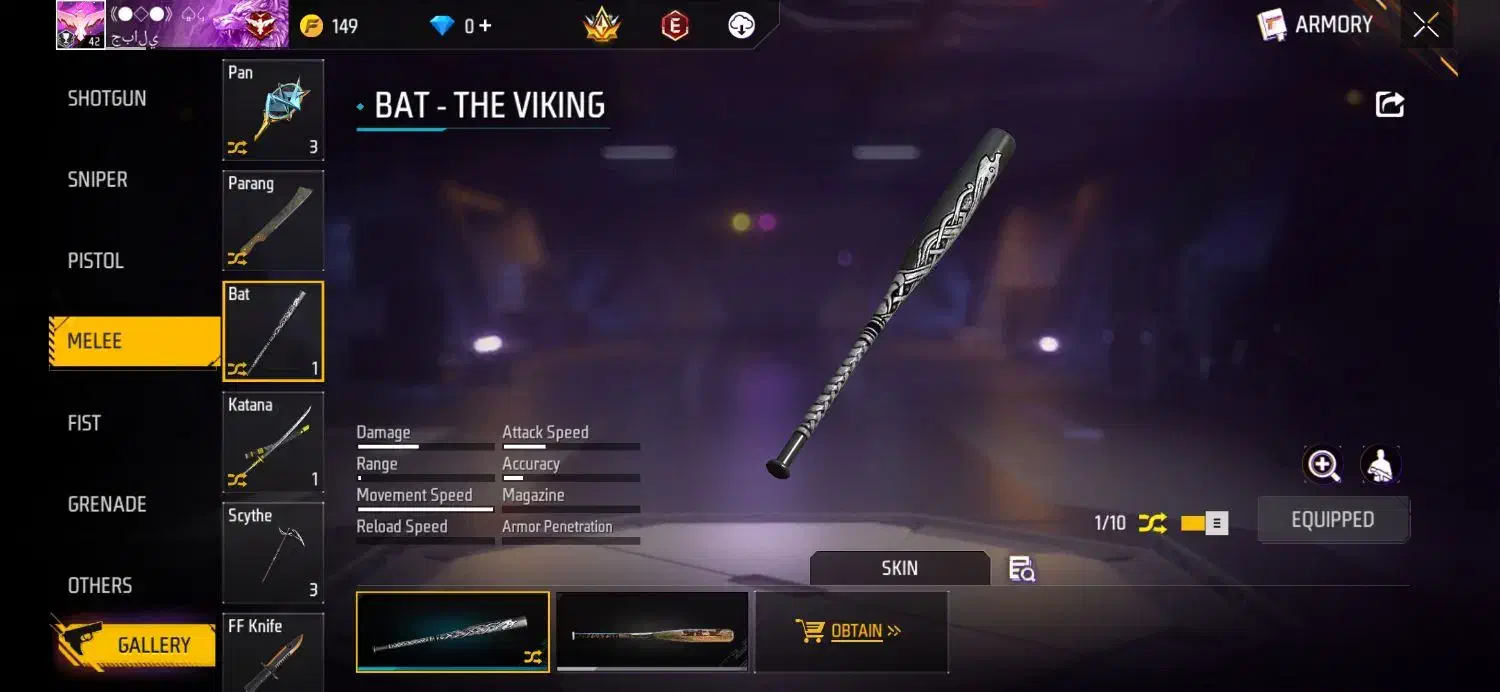The width and height of the screenshot is (1500, 692).
Task: Select the Pan melee weapon
Action: 273,110
